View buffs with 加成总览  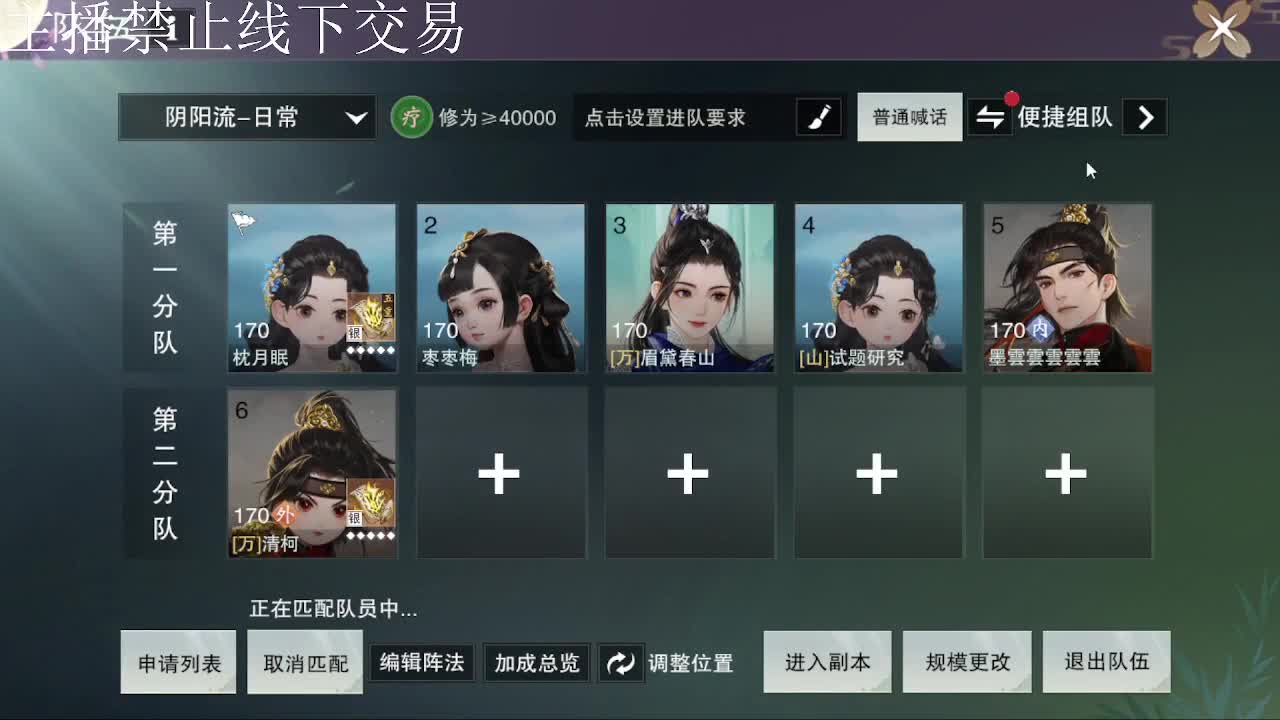[536, 662]
